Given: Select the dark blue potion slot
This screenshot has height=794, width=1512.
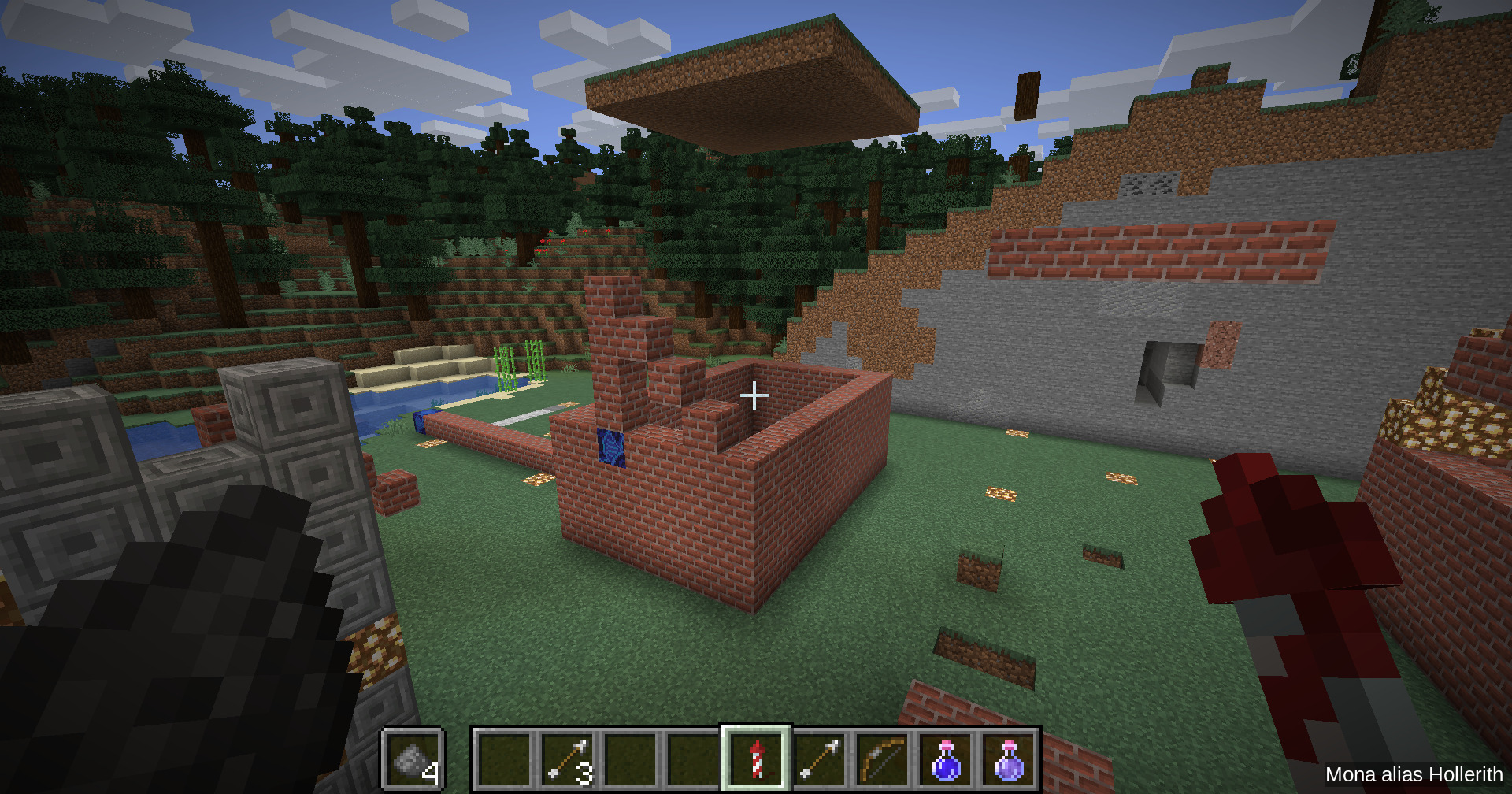Looking at the screenshot, I should click(946, 759).
